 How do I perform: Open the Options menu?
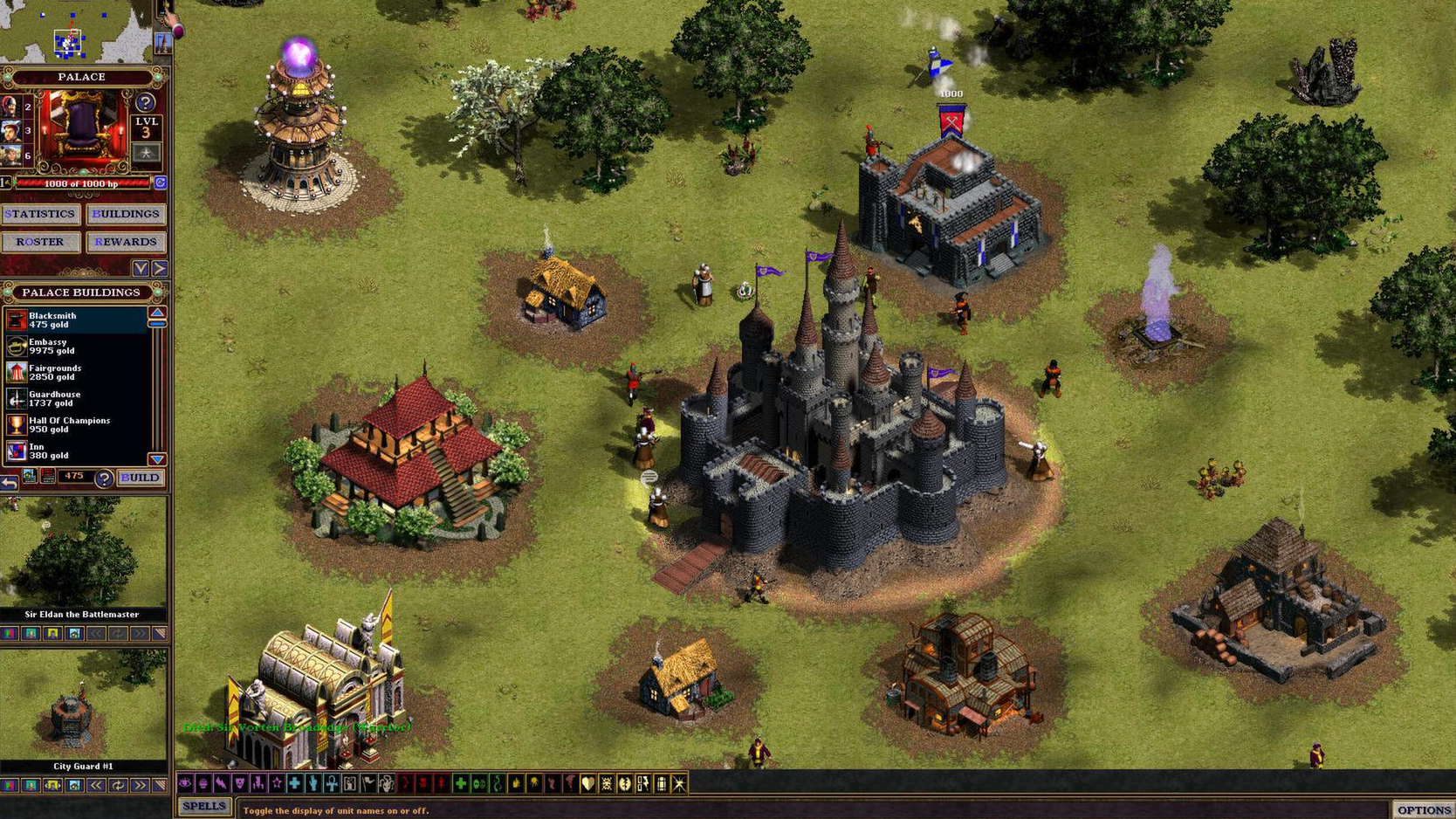[1426, 808]
